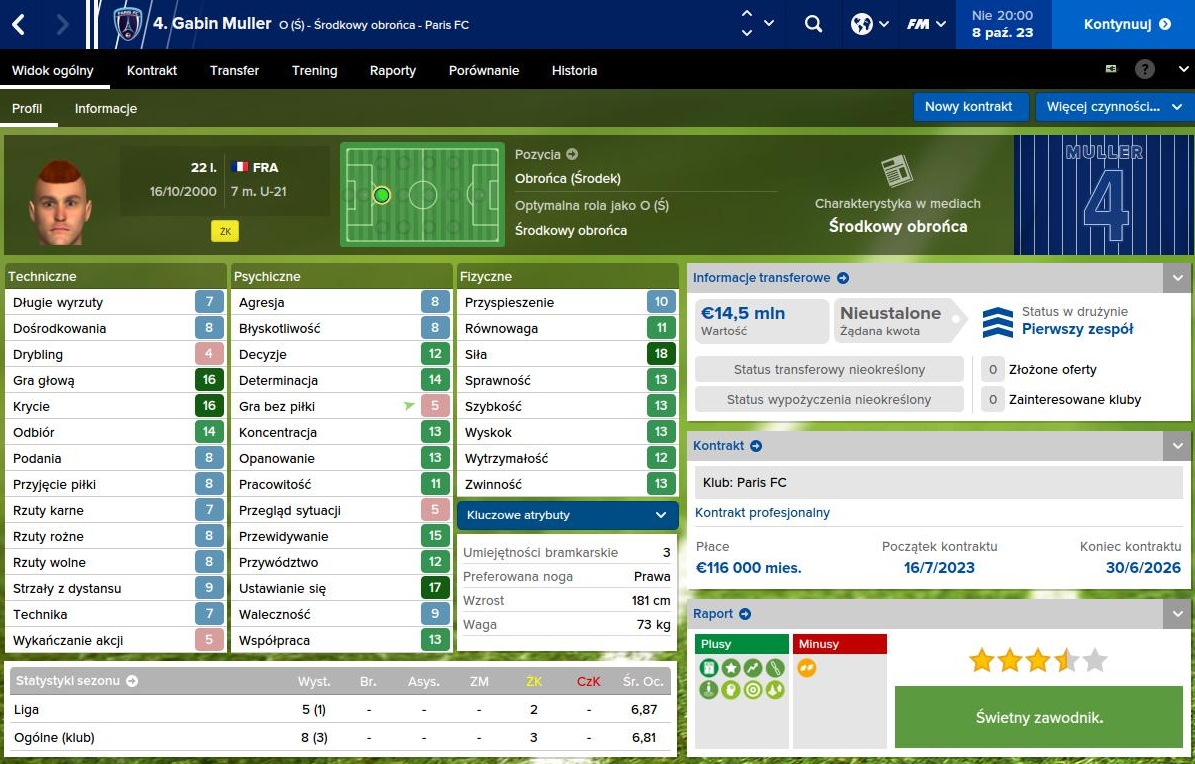Open the Statystyki sezonu section link
Screen dimensions: 1195x764
click(x=75, y=681)
